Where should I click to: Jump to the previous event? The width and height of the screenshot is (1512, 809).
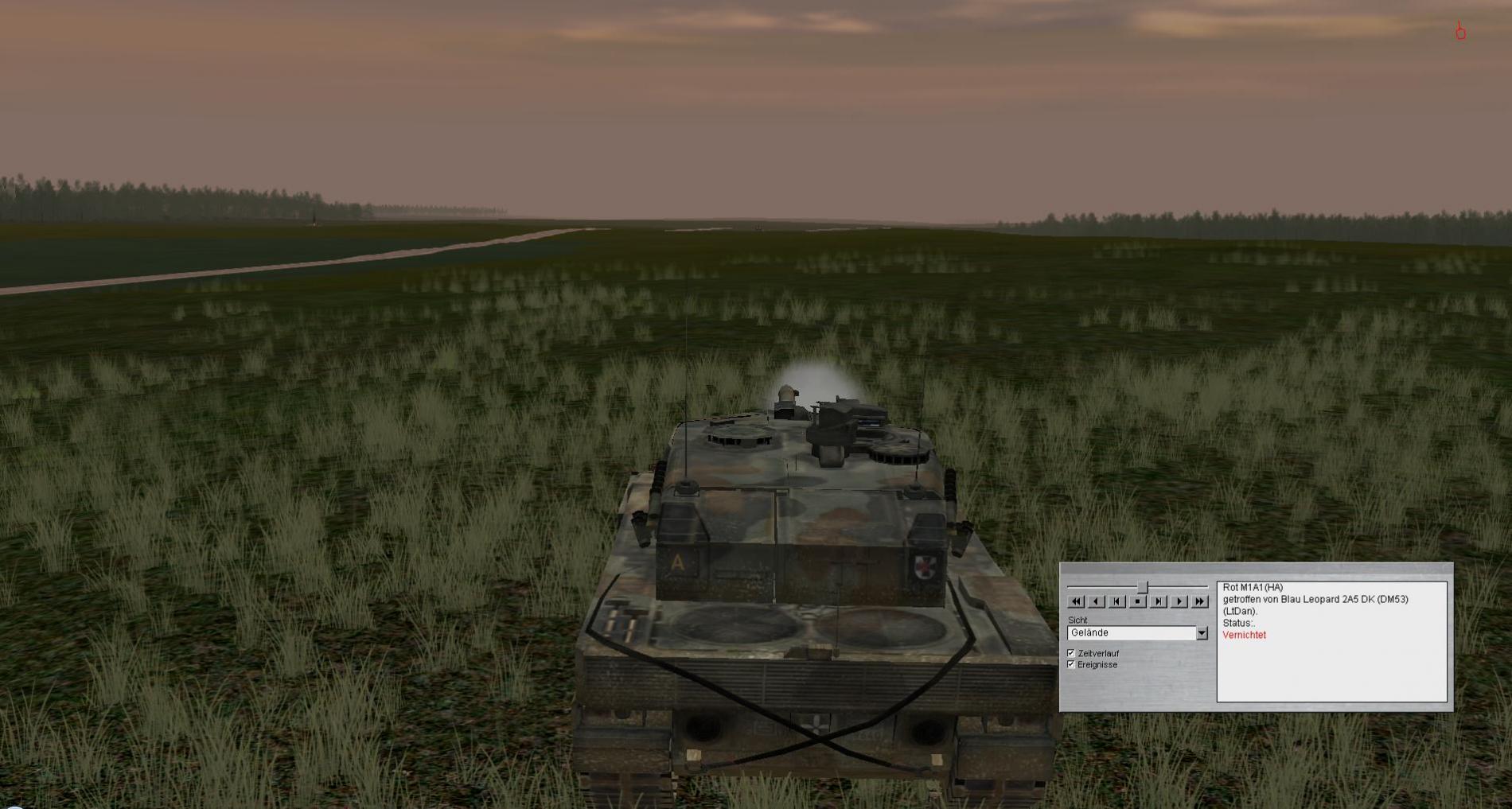(1117, 601)
